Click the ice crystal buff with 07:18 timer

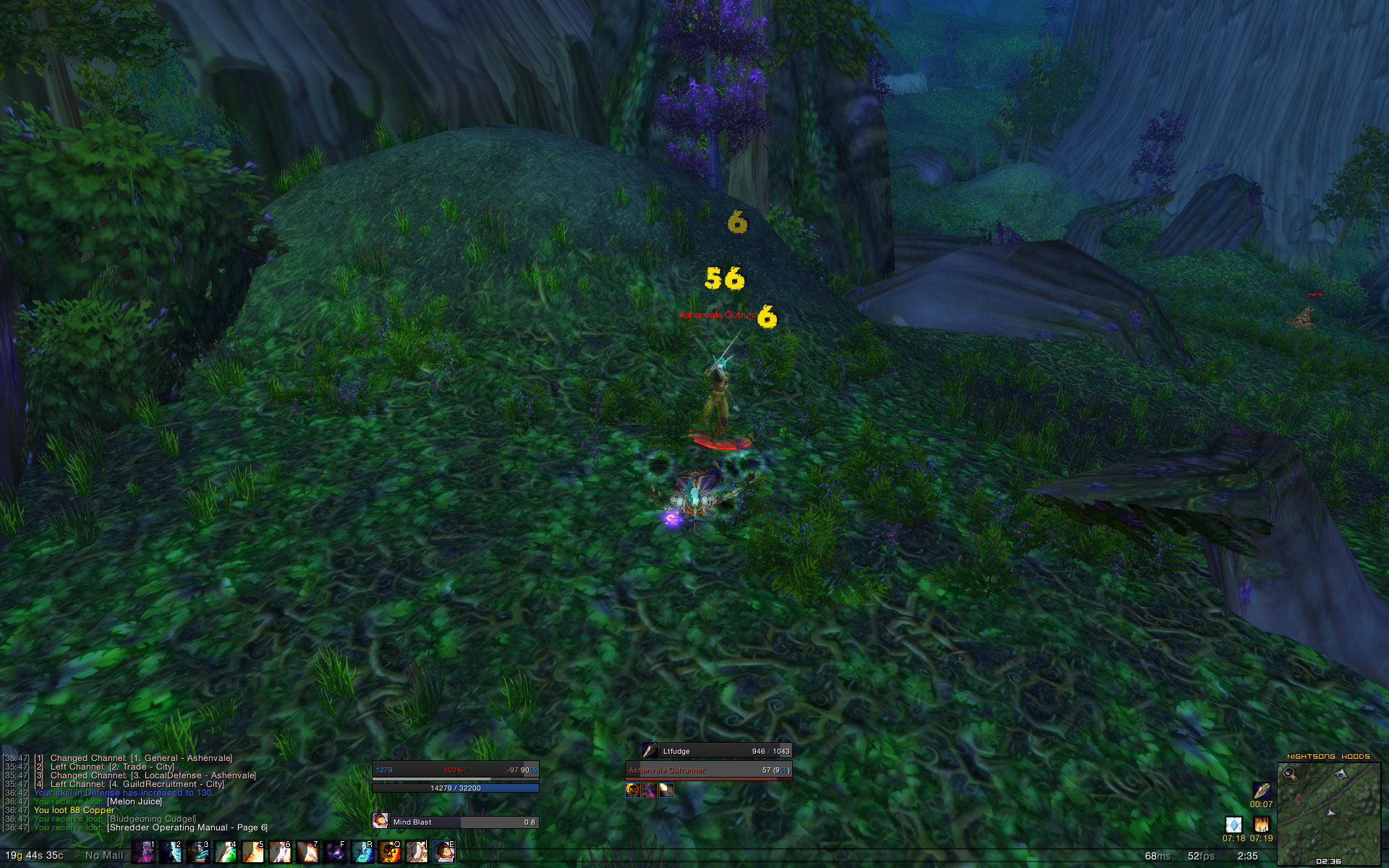point(1233,825)
